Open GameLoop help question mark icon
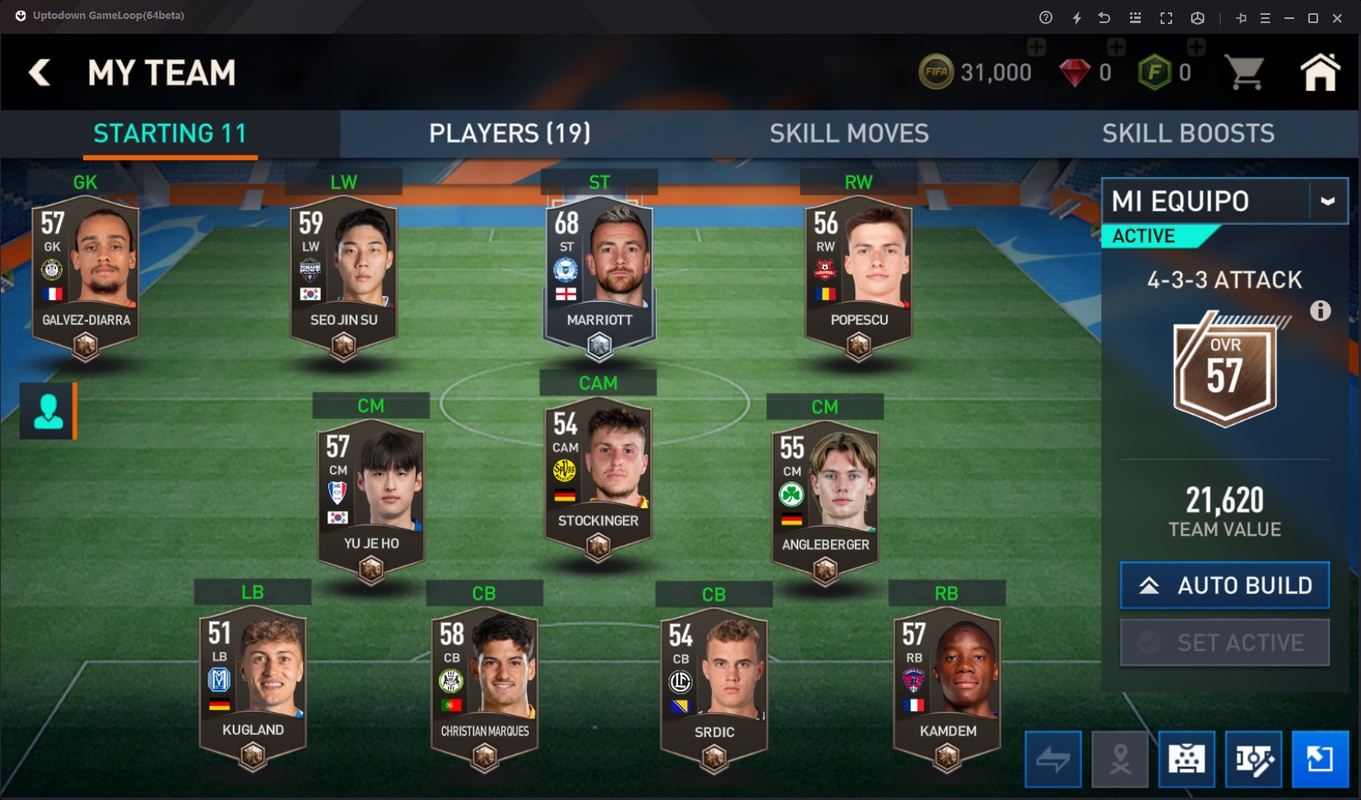 [x=1046, y=17]
